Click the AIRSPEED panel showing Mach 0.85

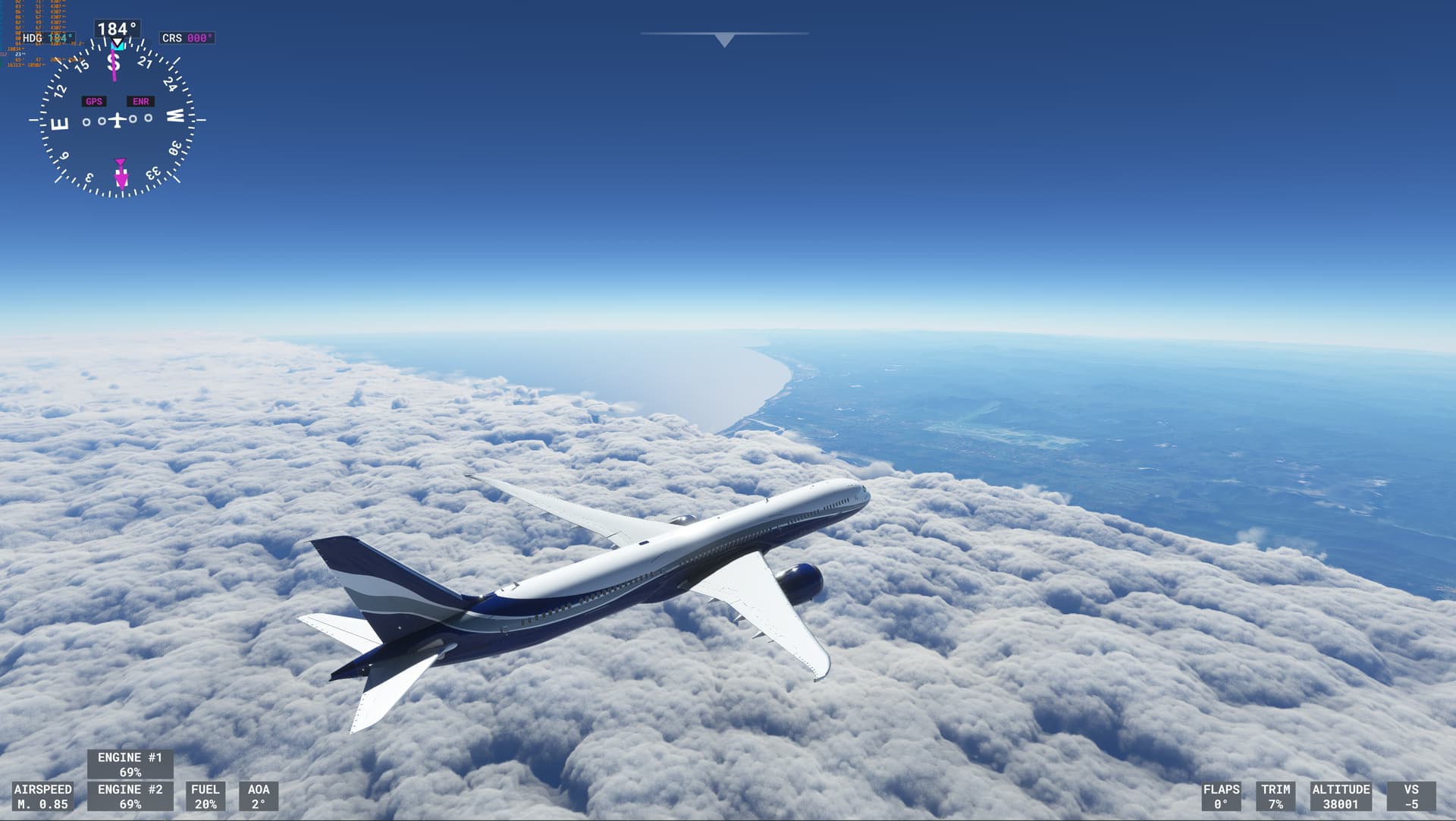click(x=43, y=796)
